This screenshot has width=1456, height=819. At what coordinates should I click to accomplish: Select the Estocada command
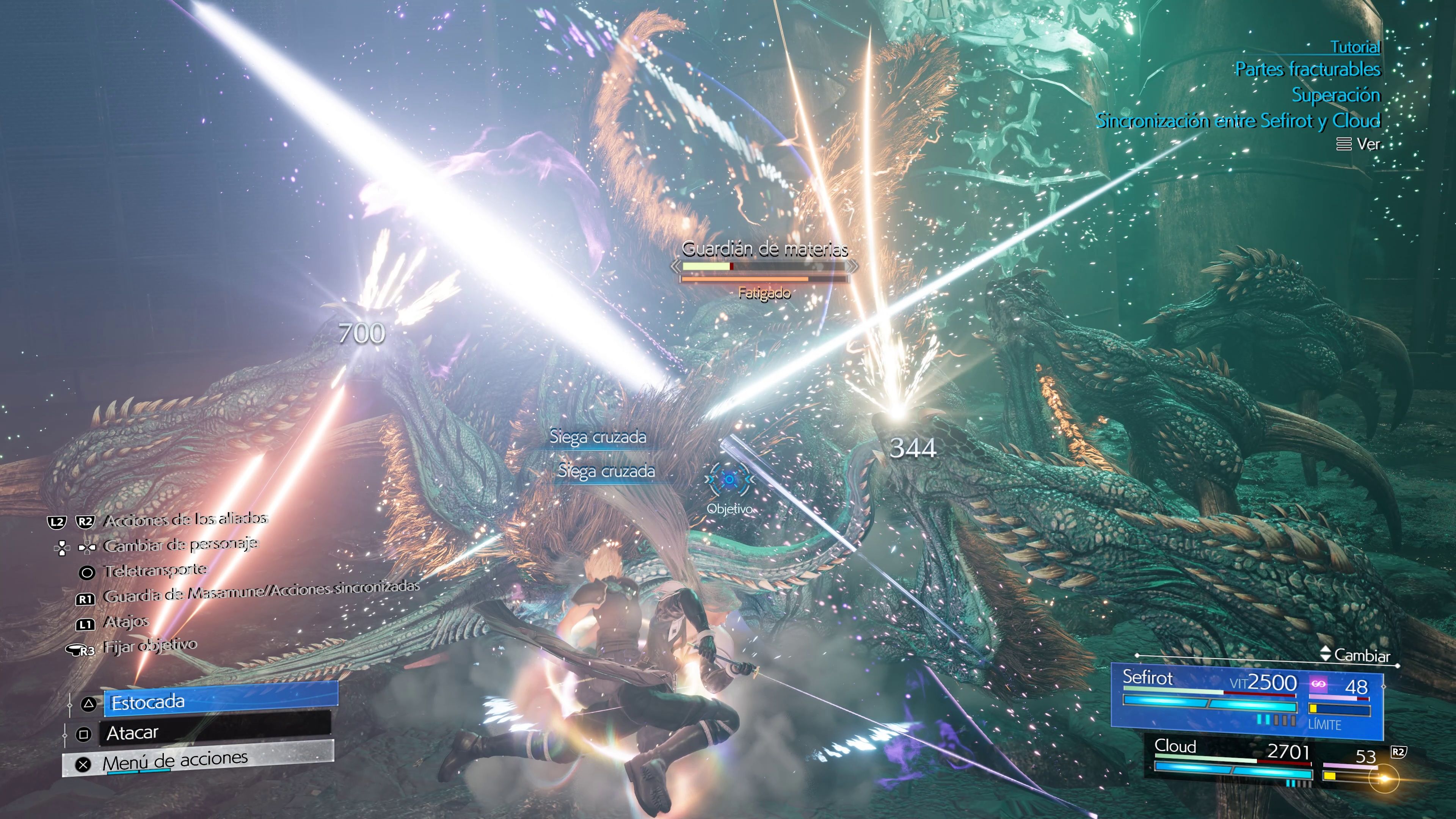click(x=220, y=701)
